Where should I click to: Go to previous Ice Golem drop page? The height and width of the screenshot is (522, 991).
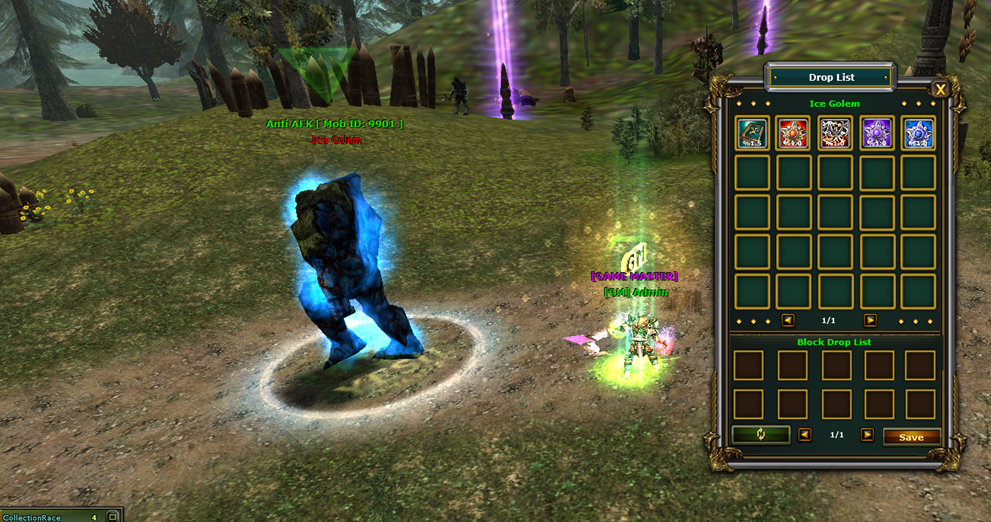click(788, 321)
